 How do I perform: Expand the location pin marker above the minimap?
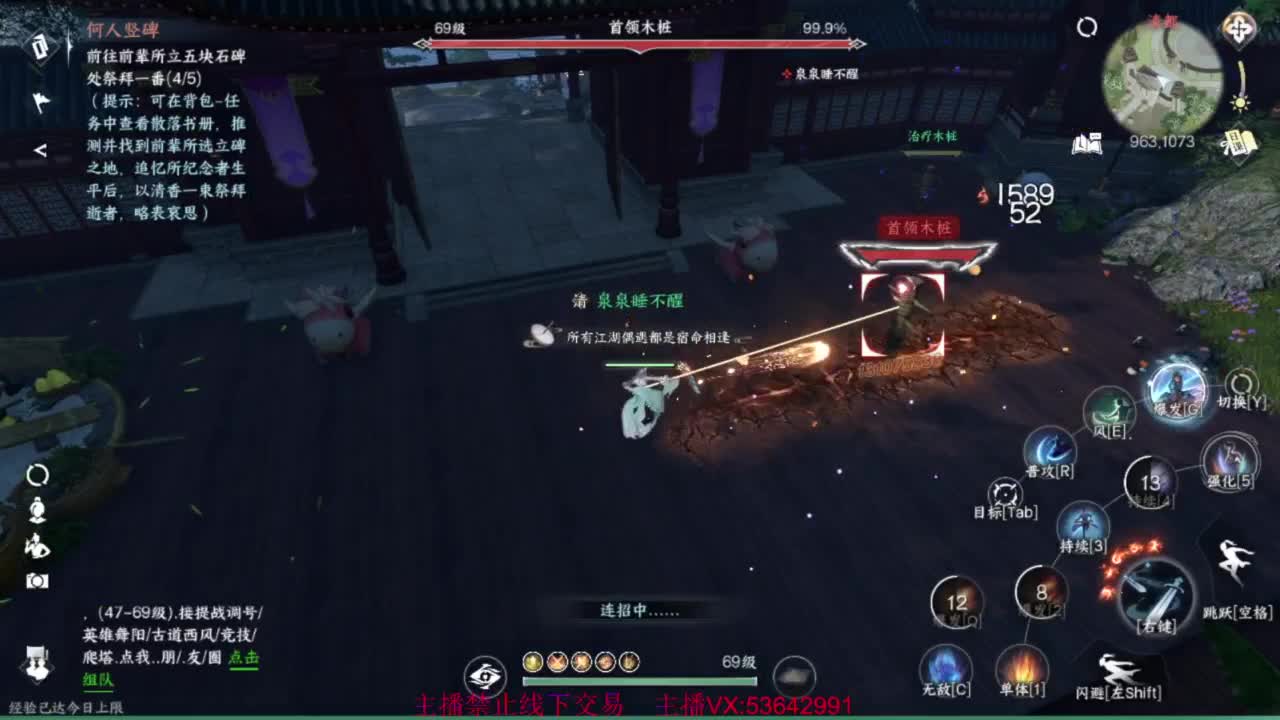coord(1238,26)
